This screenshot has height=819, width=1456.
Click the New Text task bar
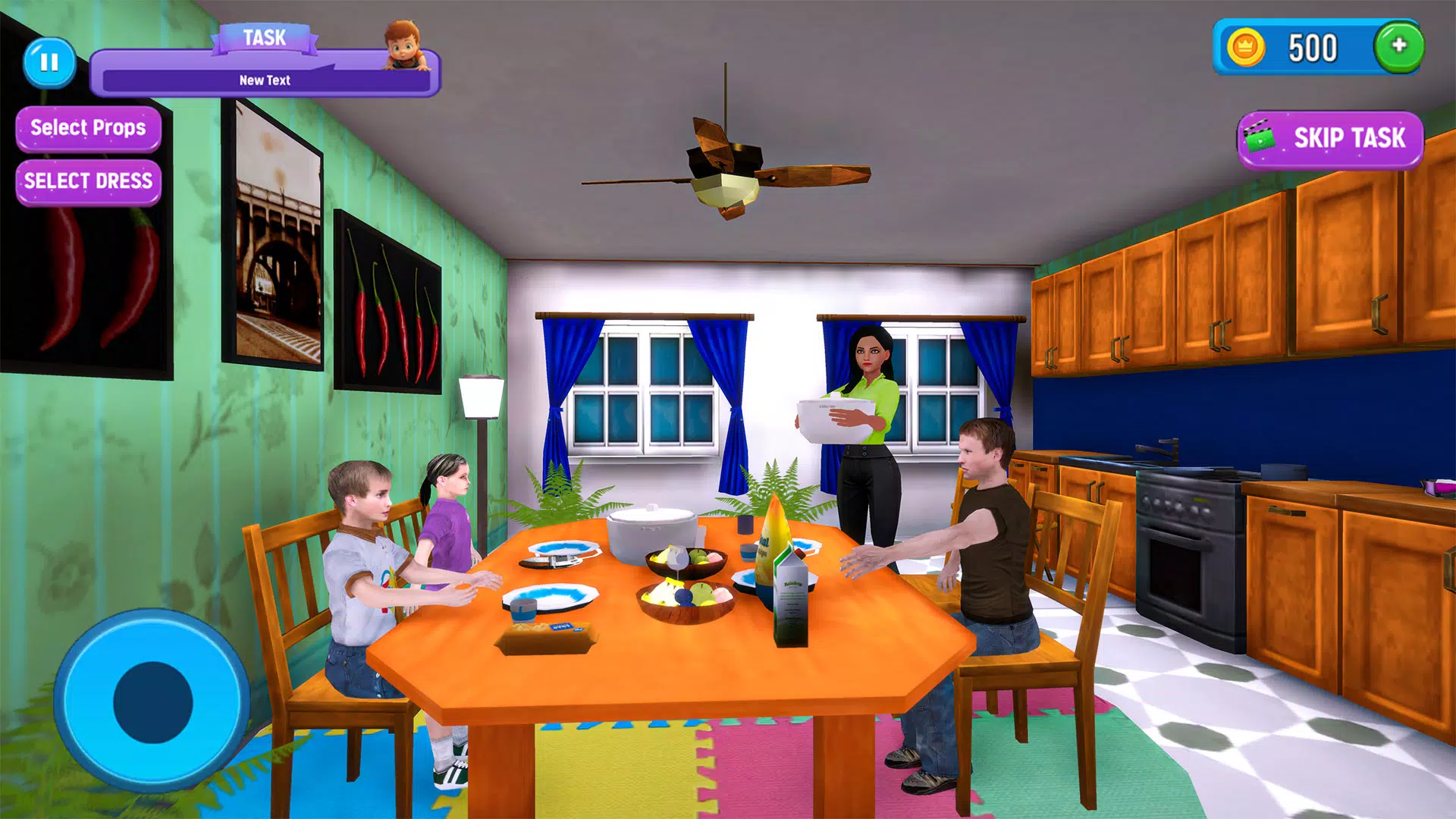point(265,78)
